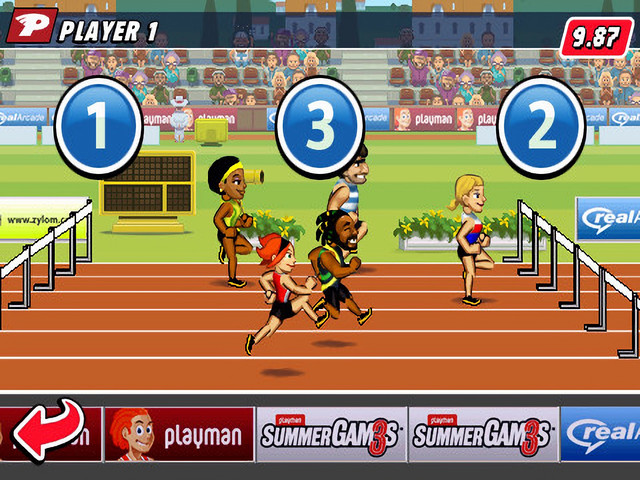Click the red back arrow button
The height and width of the screenshot is (480, 640).
(48, 430)
